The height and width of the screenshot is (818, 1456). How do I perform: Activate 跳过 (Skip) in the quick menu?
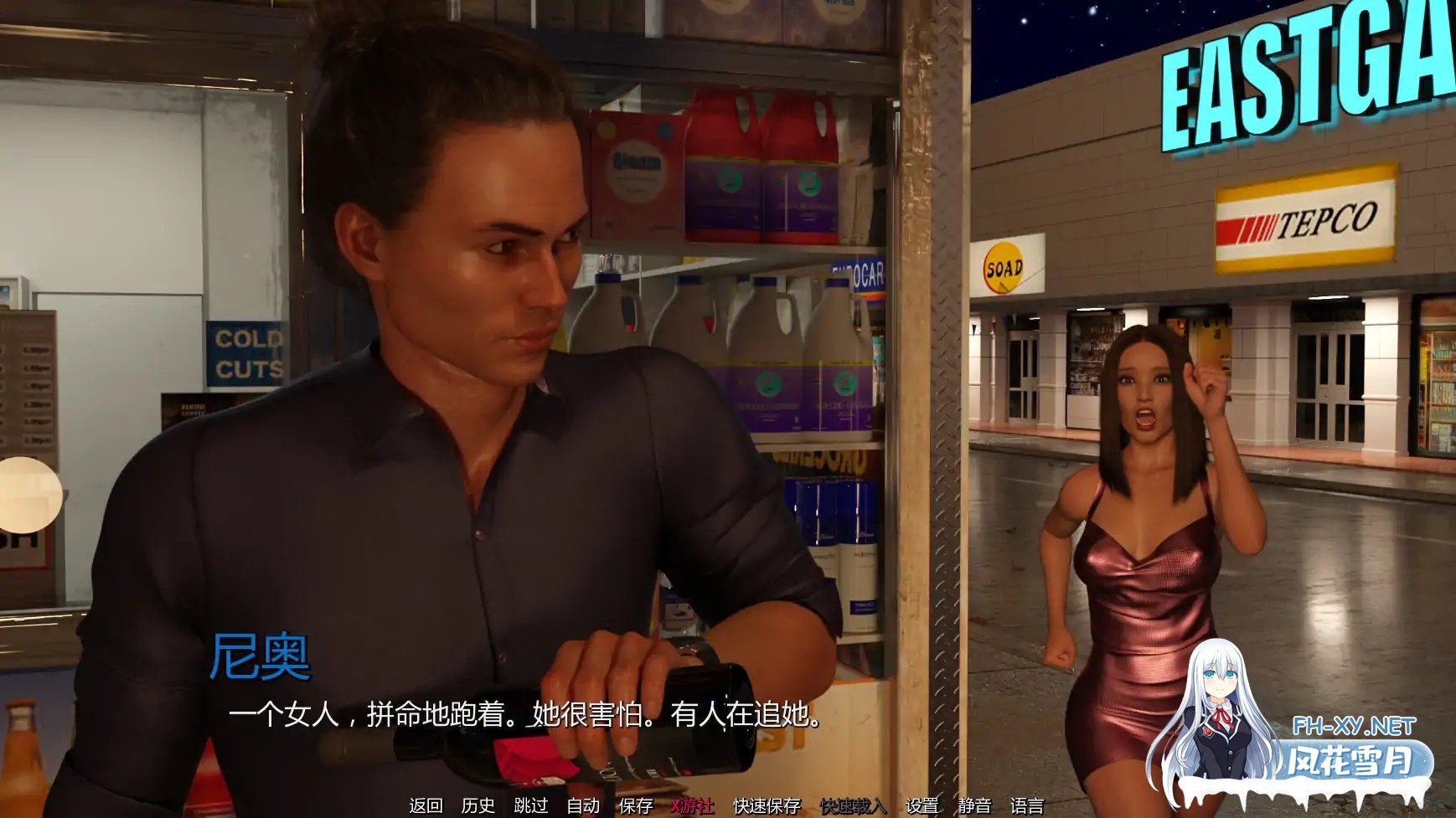click(530, 805)
